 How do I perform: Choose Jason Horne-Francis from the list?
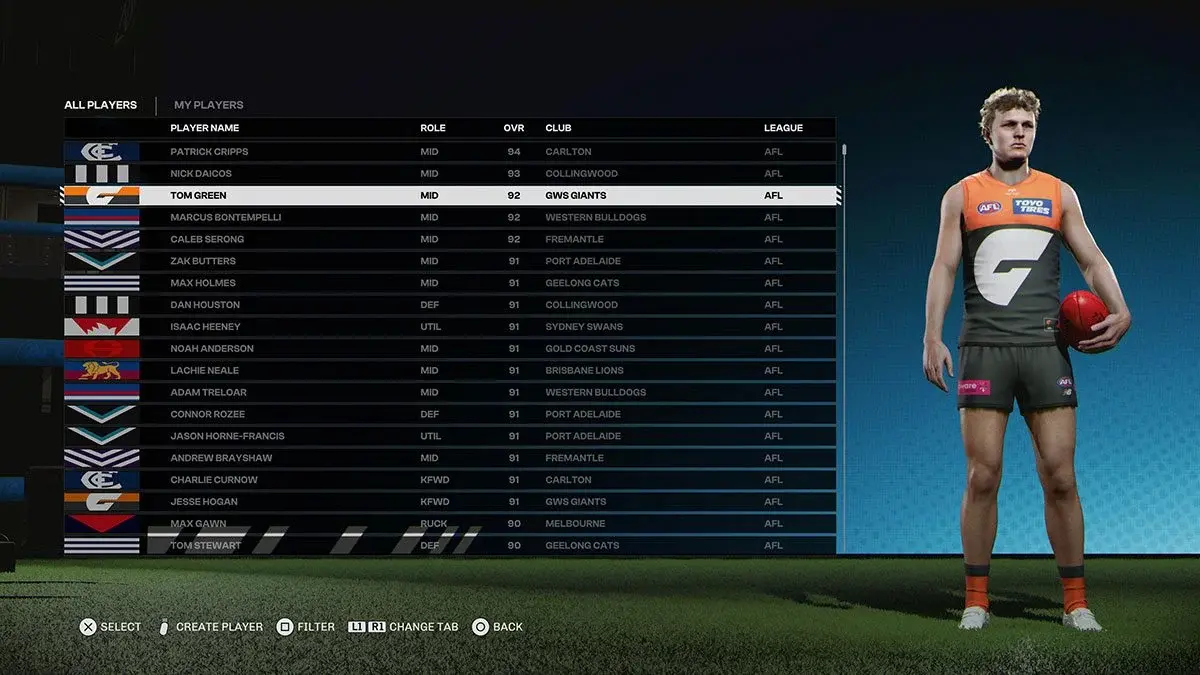(x=227, y=436)
